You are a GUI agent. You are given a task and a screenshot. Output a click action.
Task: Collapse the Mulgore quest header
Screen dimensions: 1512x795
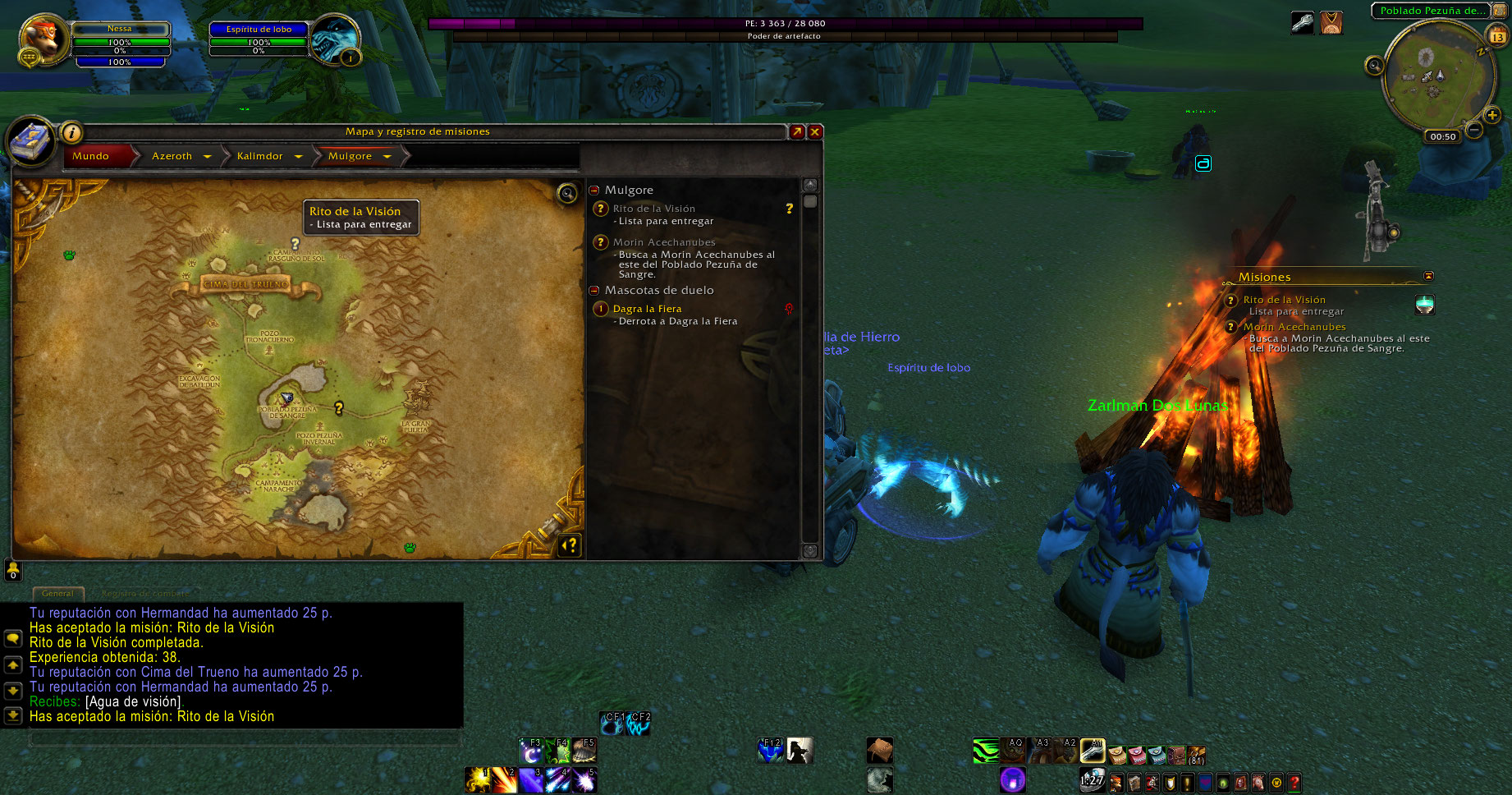coord(594,190)
